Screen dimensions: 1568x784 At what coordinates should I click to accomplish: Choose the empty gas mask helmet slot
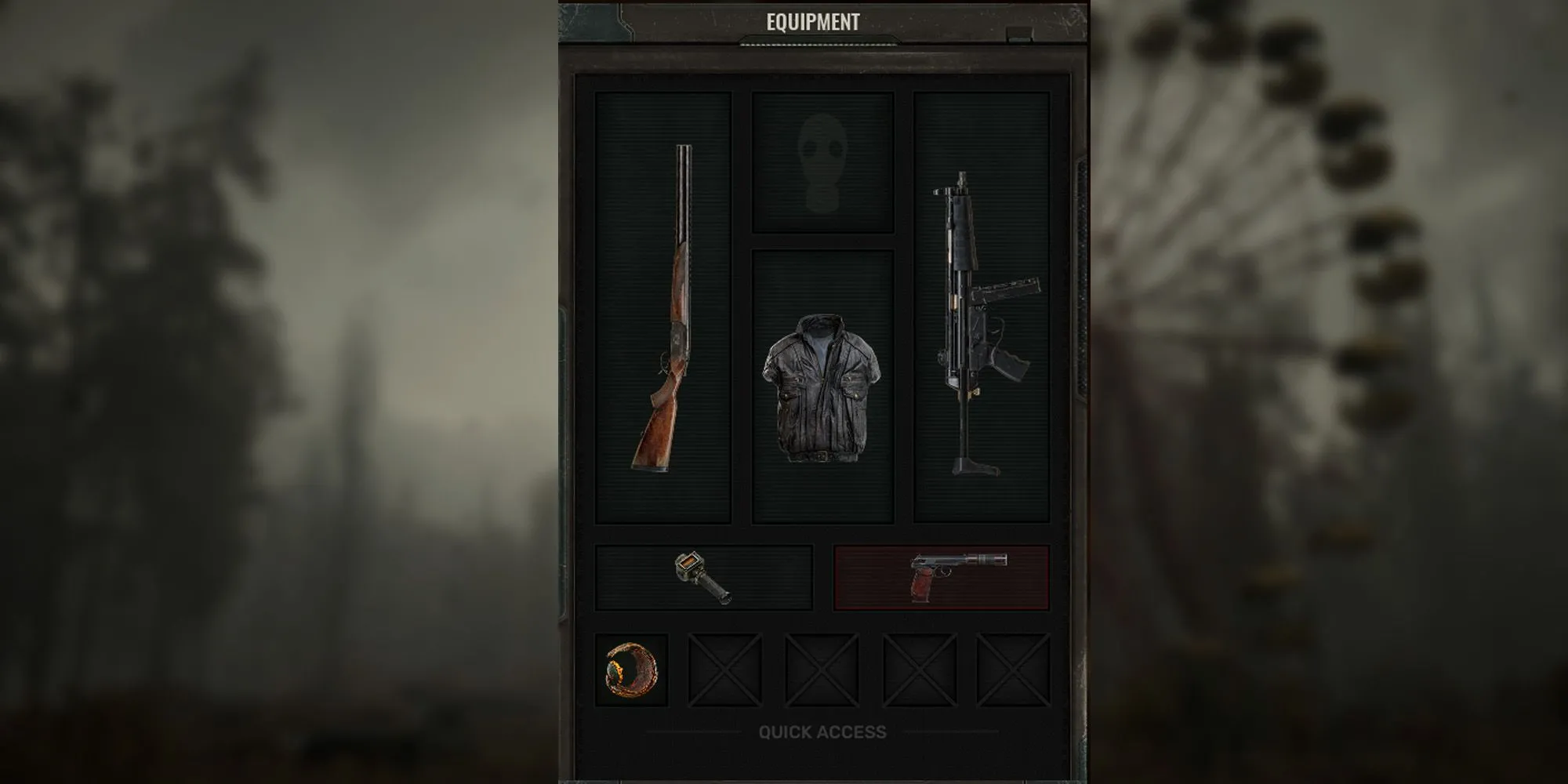click(822, 162)
